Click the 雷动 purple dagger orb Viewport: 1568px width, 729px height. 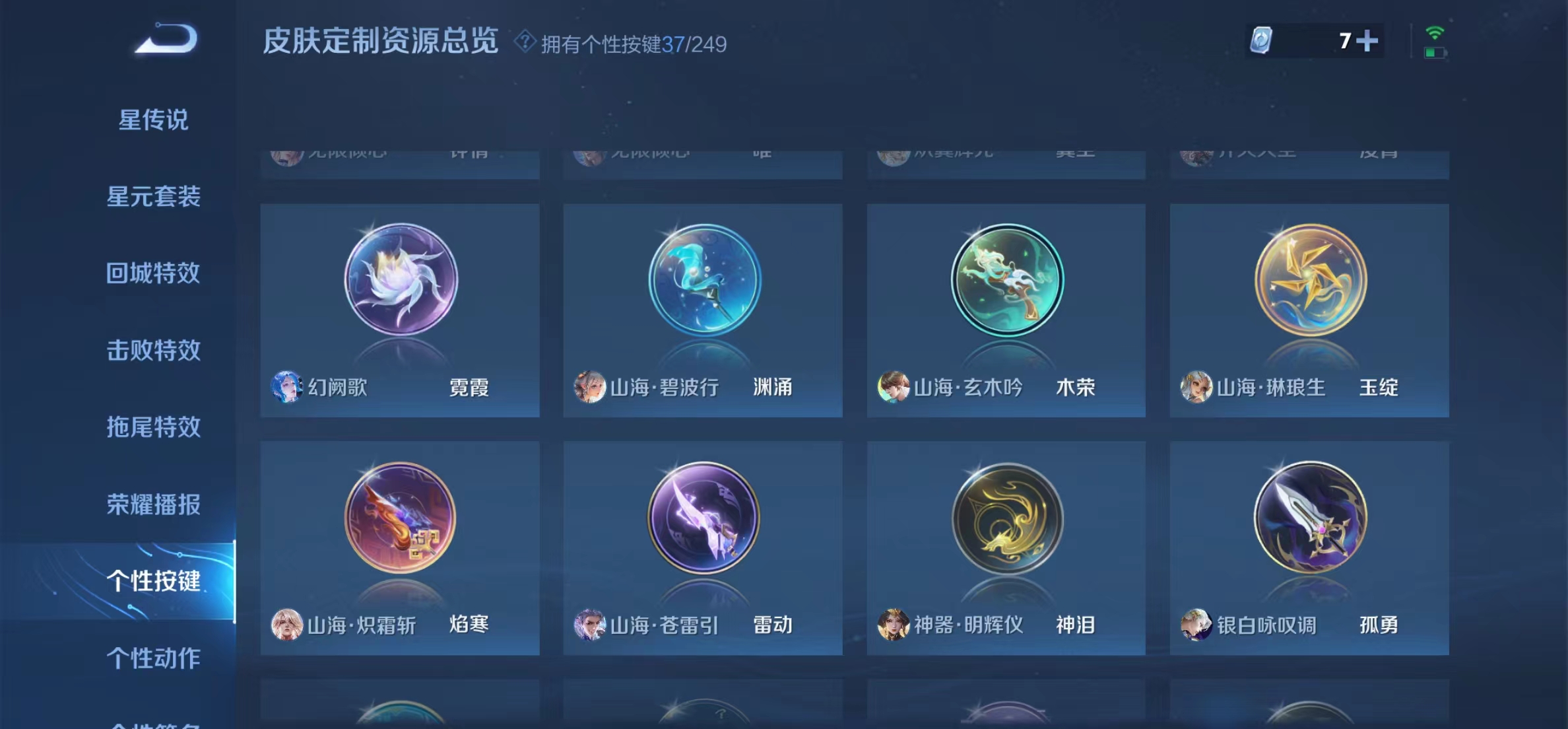click(x=702, y=518)
